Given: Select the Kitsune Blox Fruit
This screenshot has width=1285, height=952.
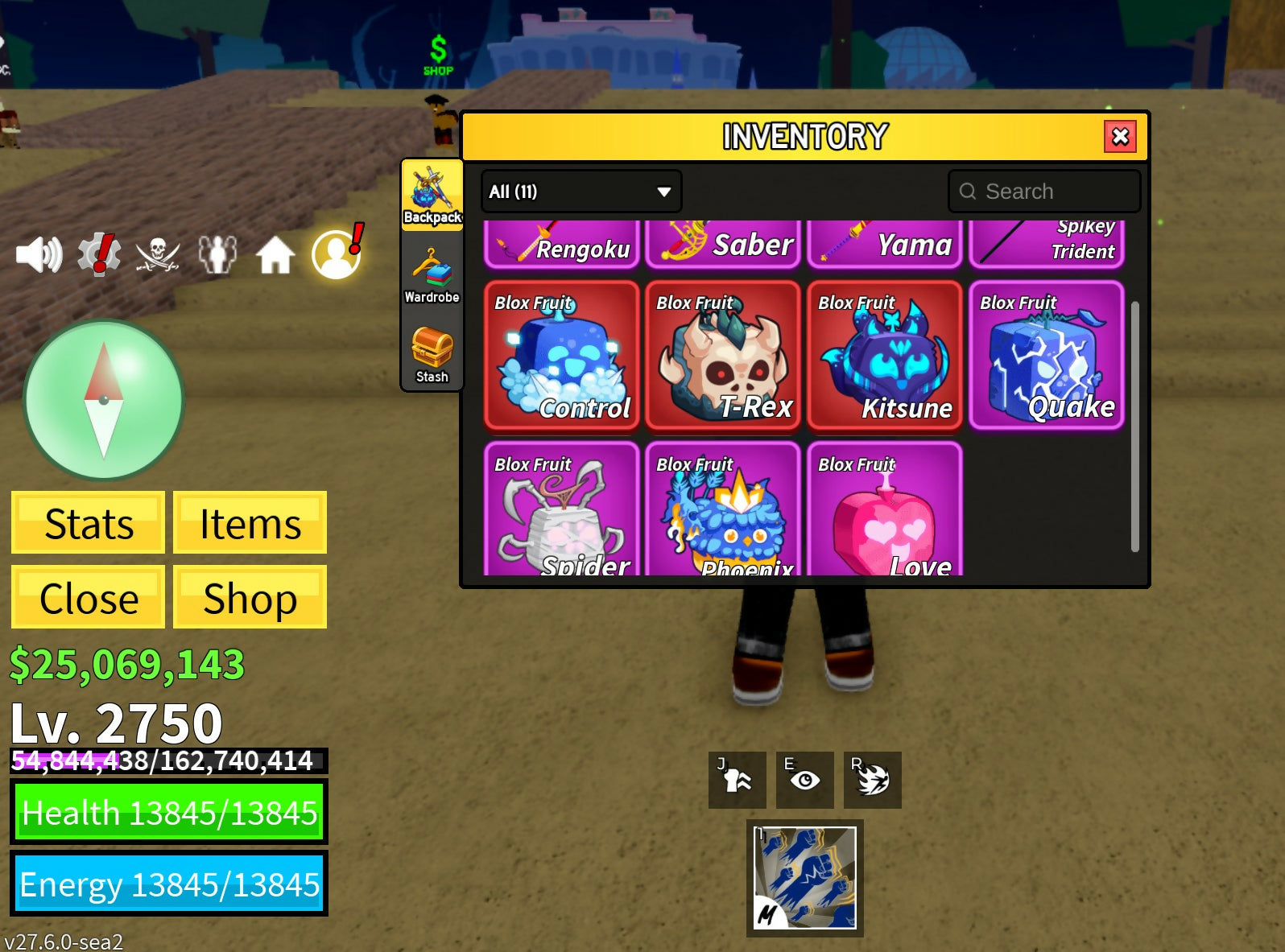Looking at the screenshot, I should [x=885, y=355].
